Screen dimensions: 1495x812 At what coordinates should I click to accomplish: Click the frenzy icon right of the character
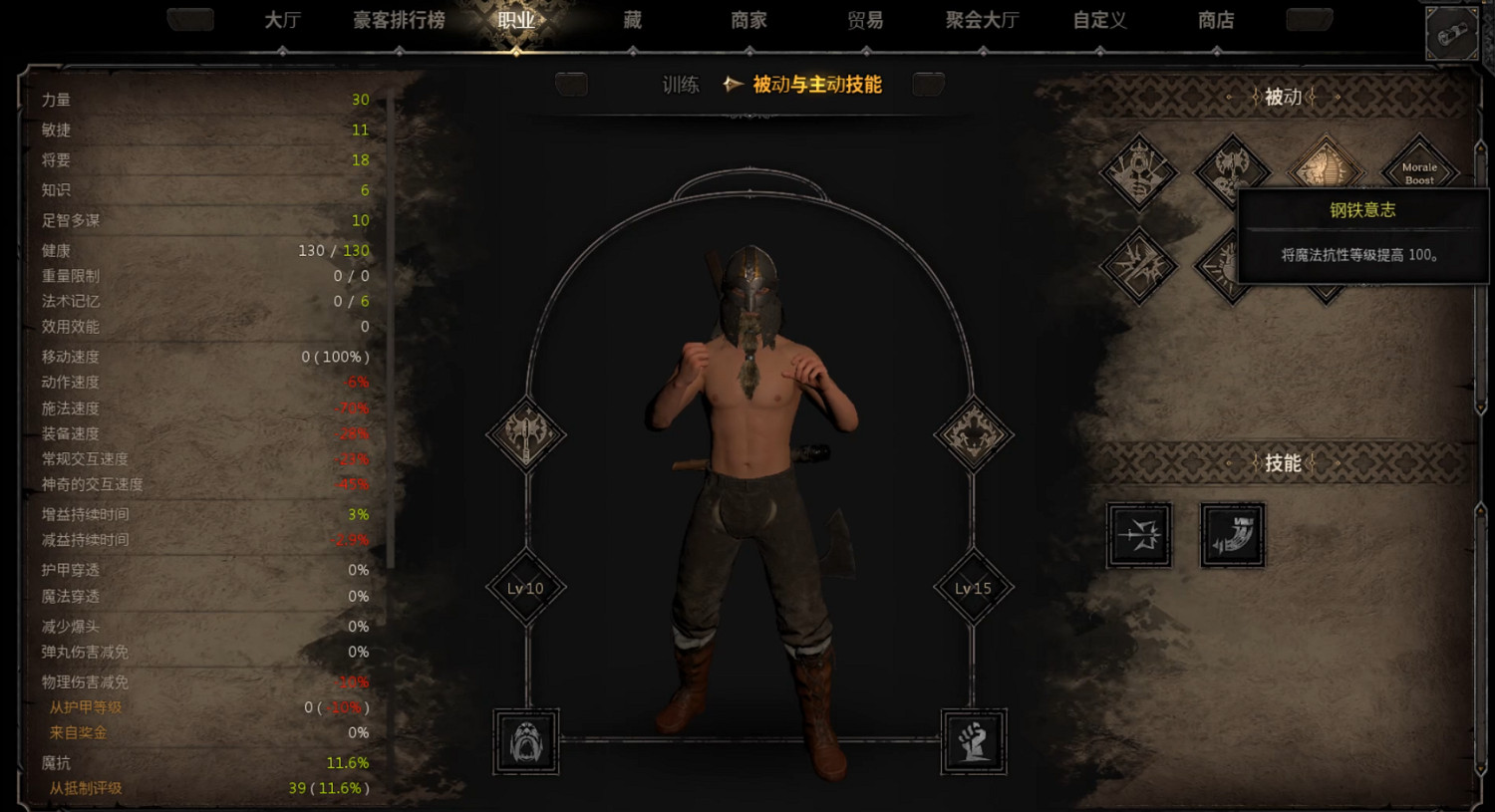pyautogui.click(x=972, y=435)
